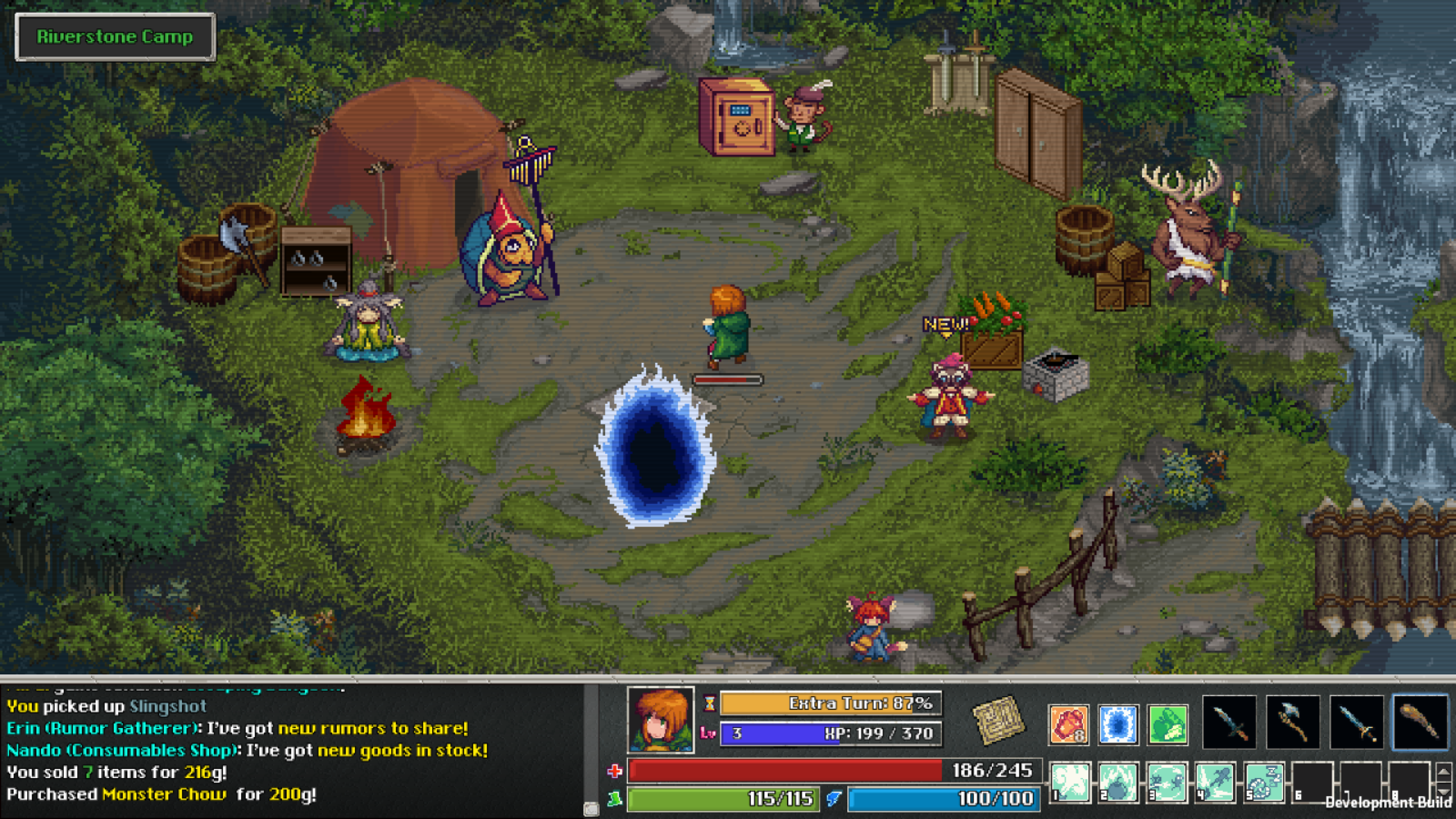Select the sword weapon slot
The width and height of the screenshot is (1456, 819).
click(1355, 722)
